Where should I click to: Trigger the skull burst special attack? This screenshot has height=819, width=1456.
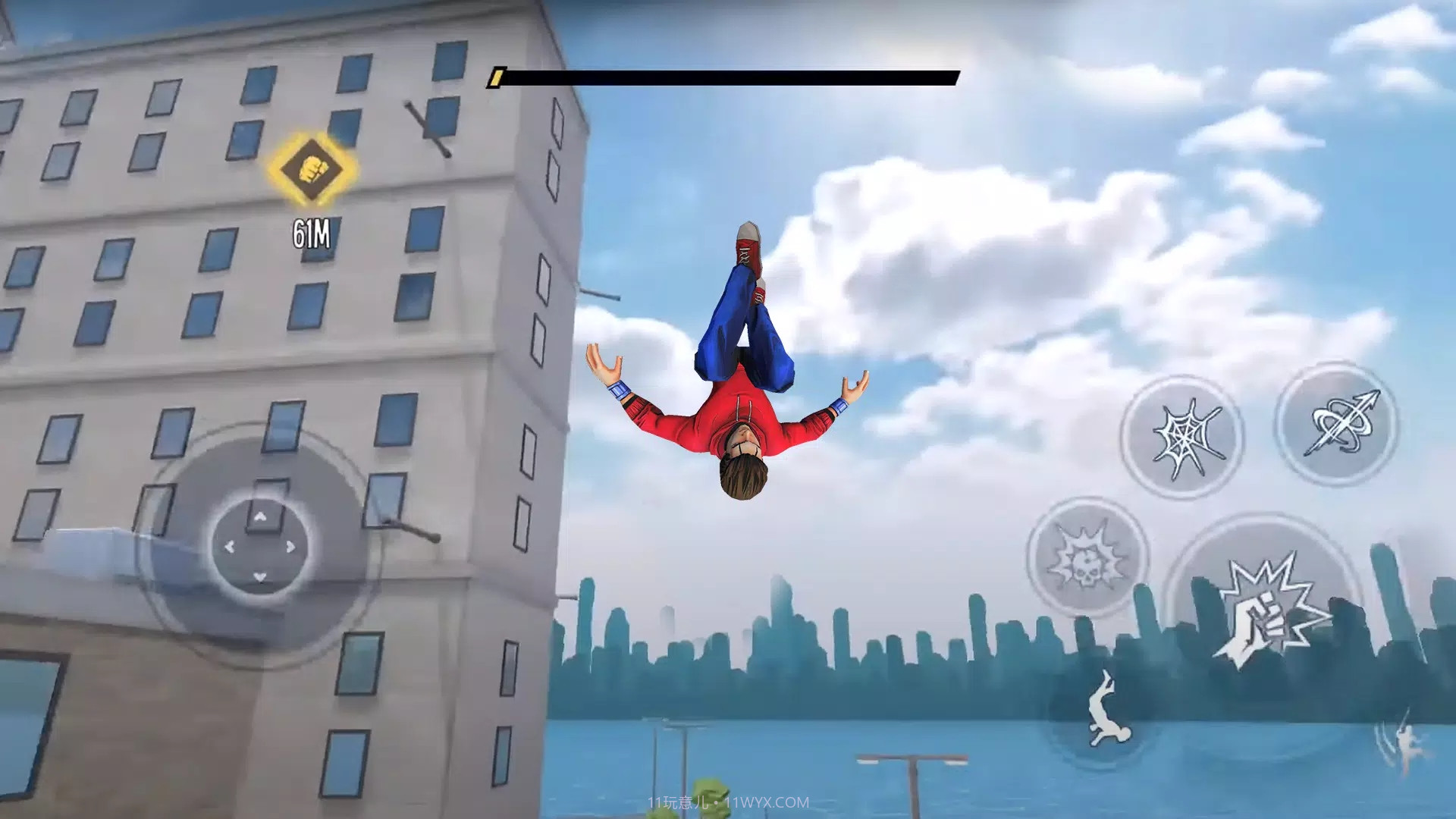point(1087,559)
